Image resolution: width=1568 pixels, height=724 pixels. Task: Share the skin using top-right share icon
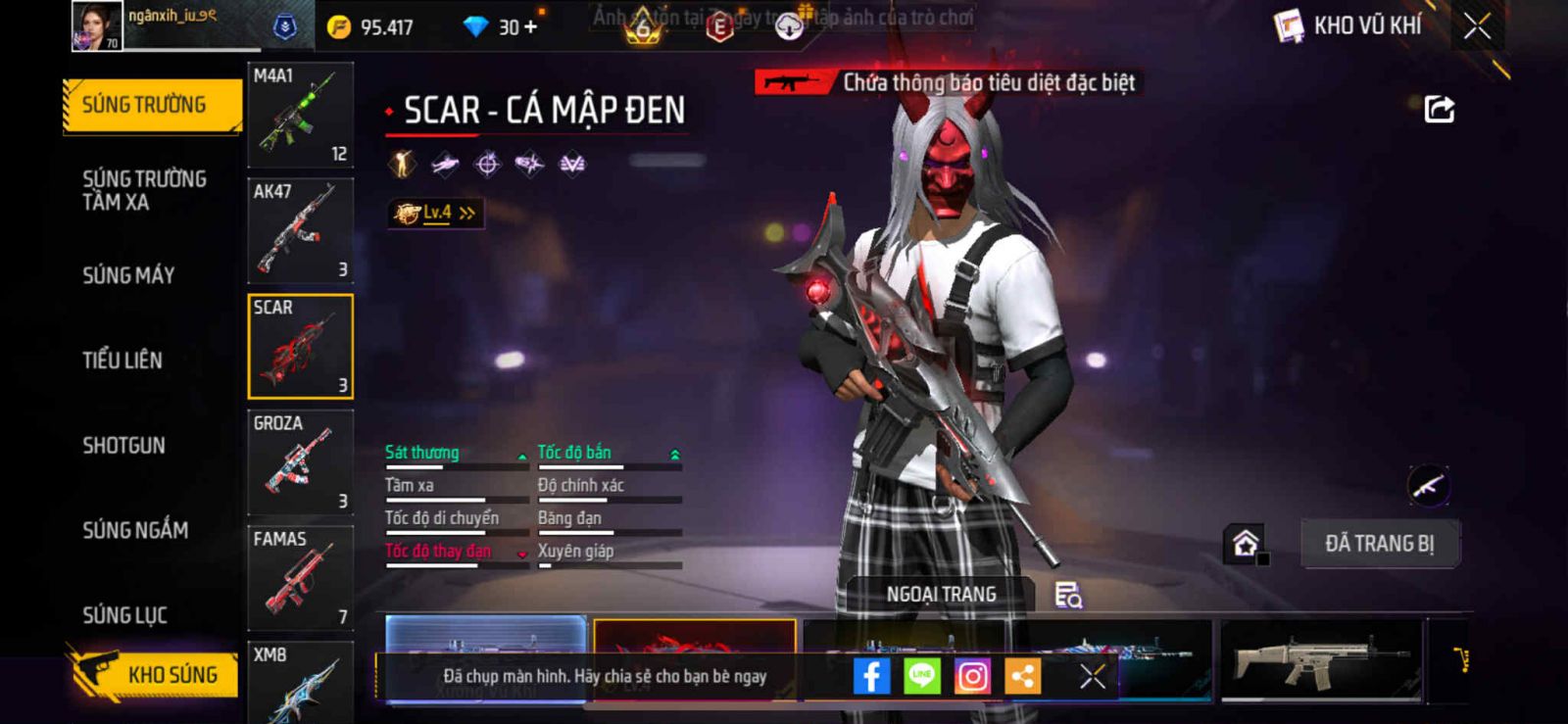[x=1439, y=109]
